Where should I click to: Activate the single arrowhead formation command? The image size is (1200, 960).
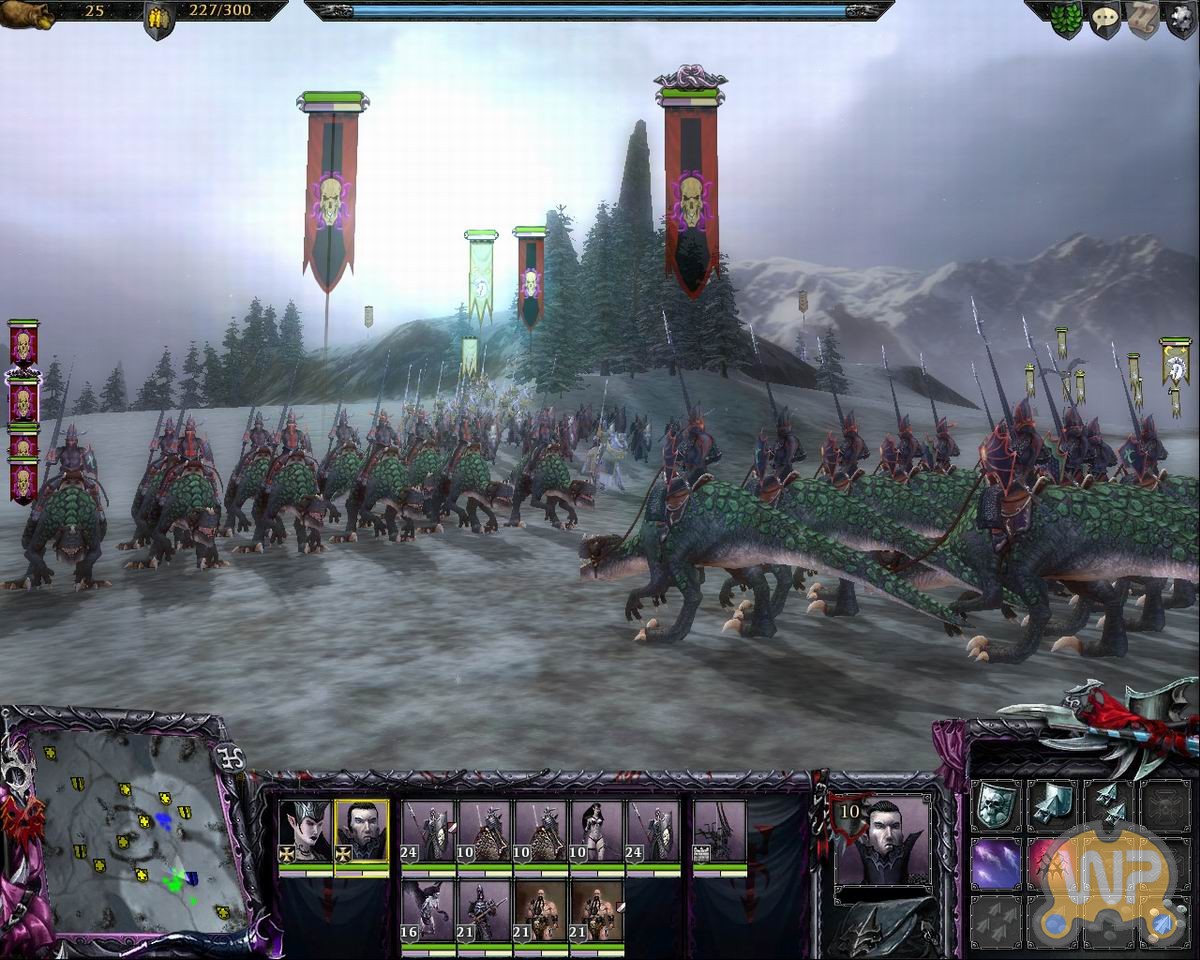tap(1053, 804)
